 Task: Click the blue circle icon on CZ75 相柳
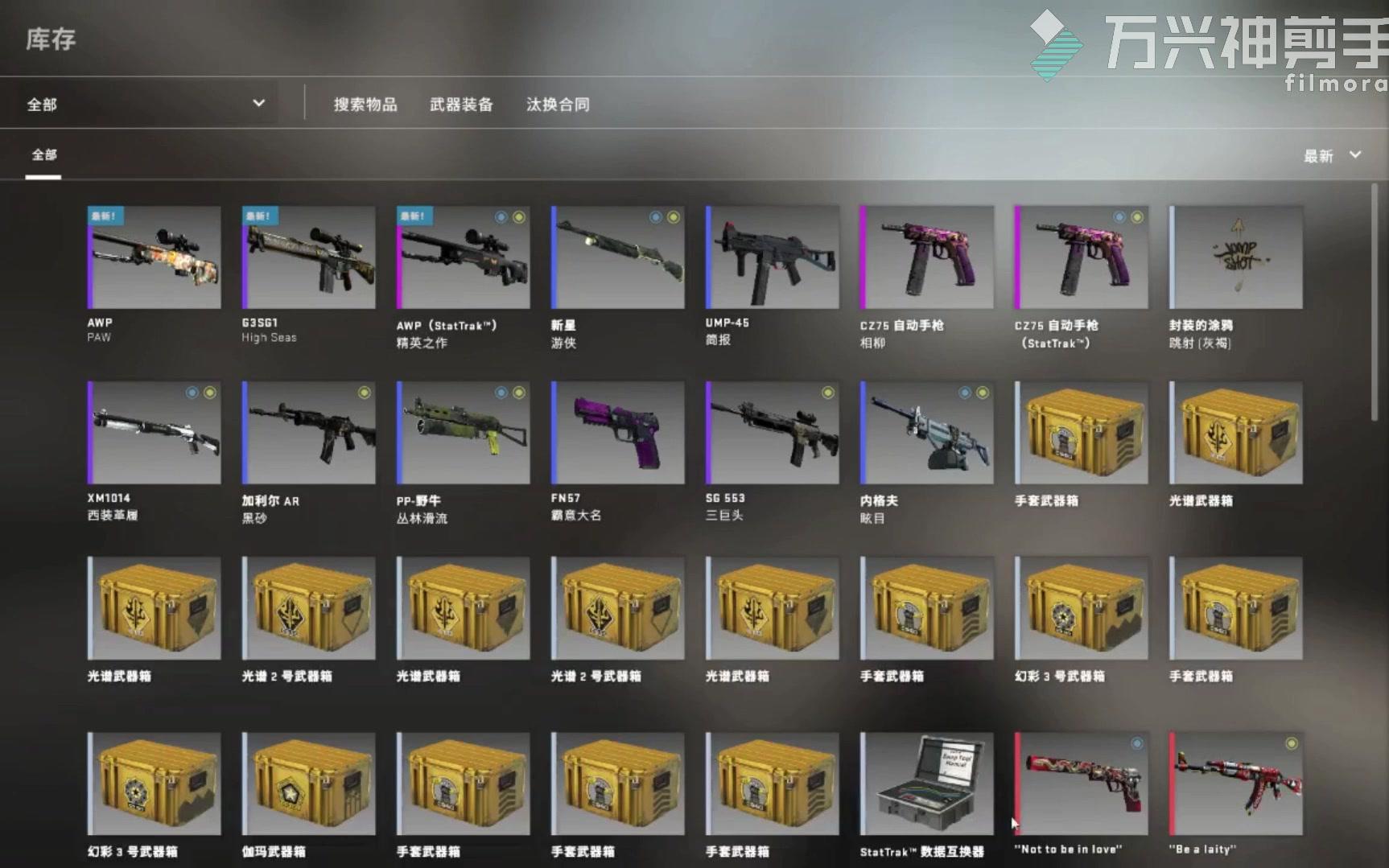966,216
